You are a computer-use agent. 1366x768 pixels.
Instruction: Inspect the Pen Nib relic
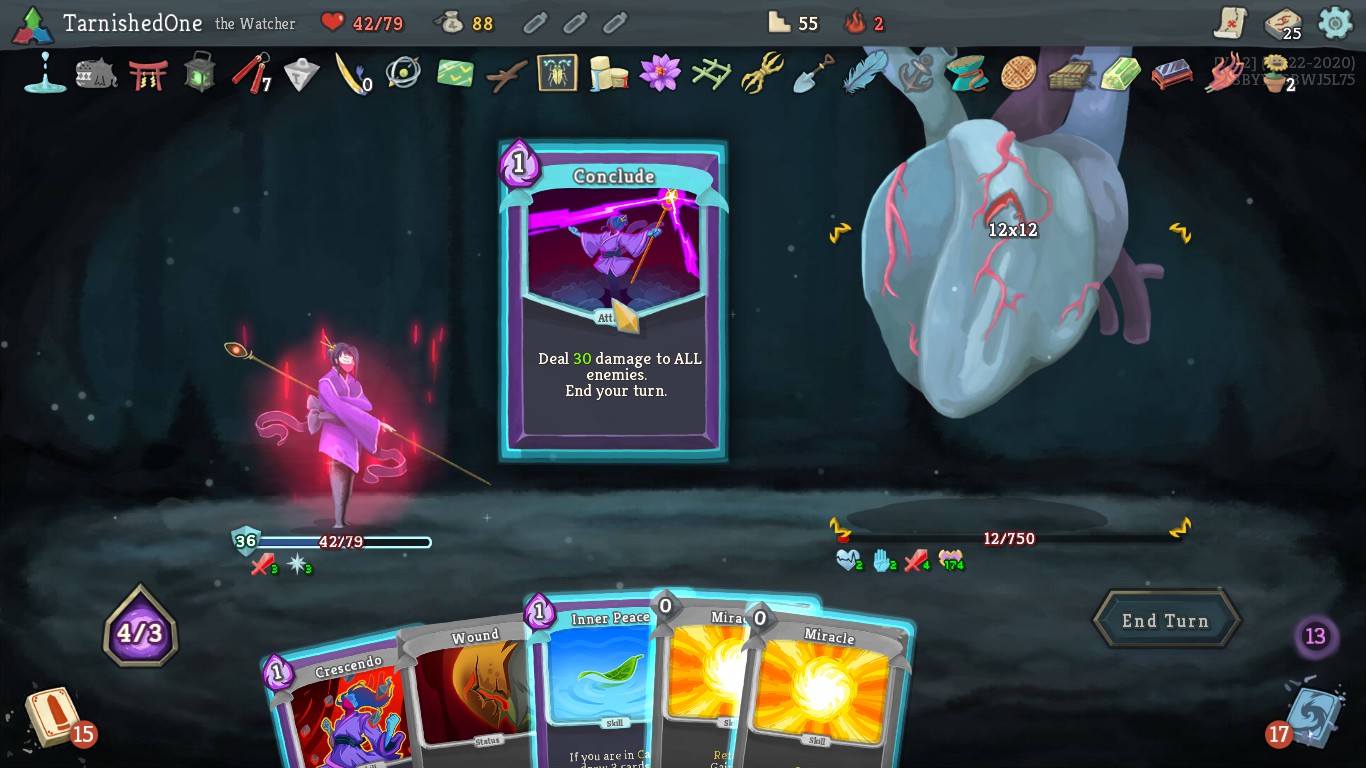353,75
